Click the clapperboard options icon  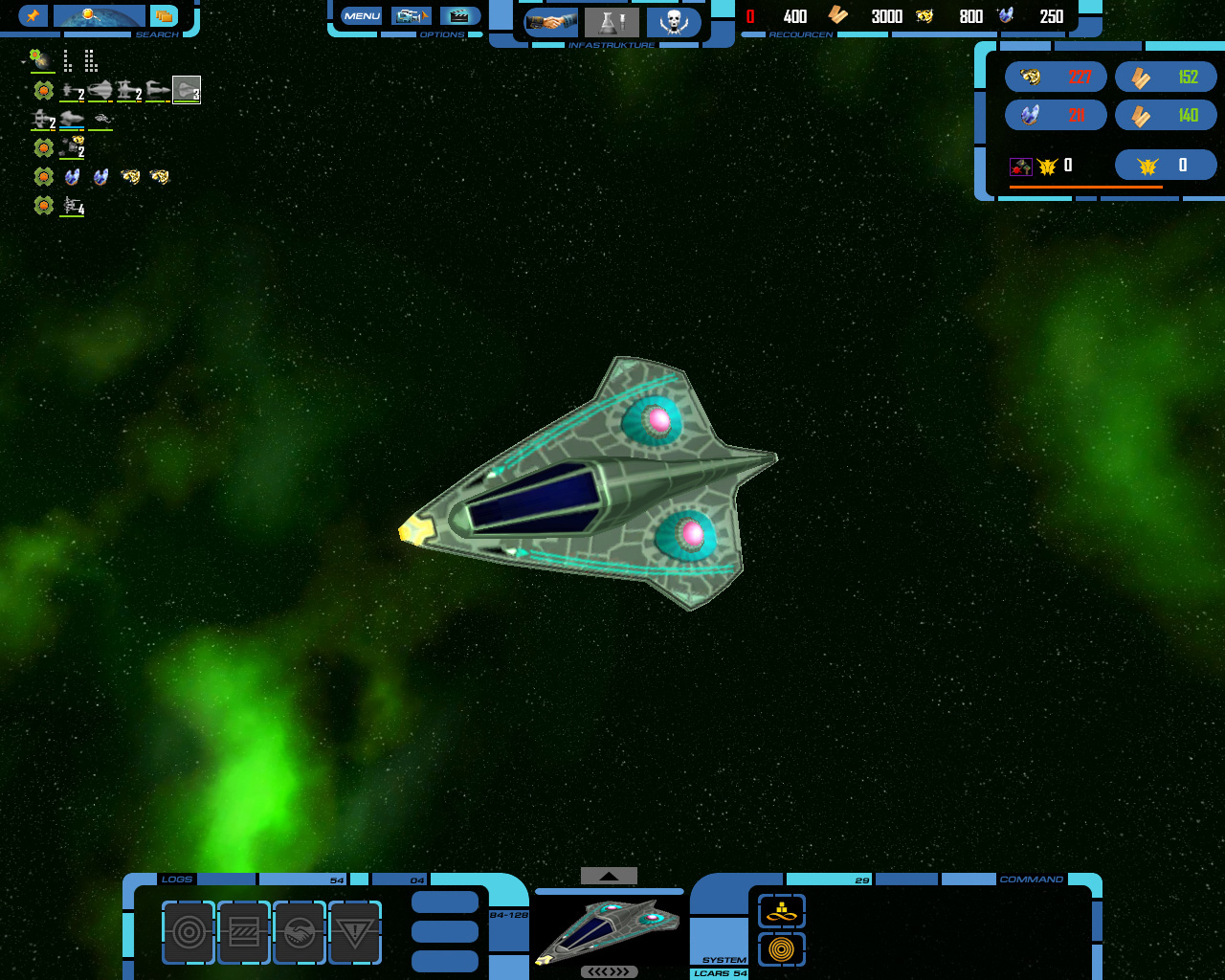[x=459, y=16]
